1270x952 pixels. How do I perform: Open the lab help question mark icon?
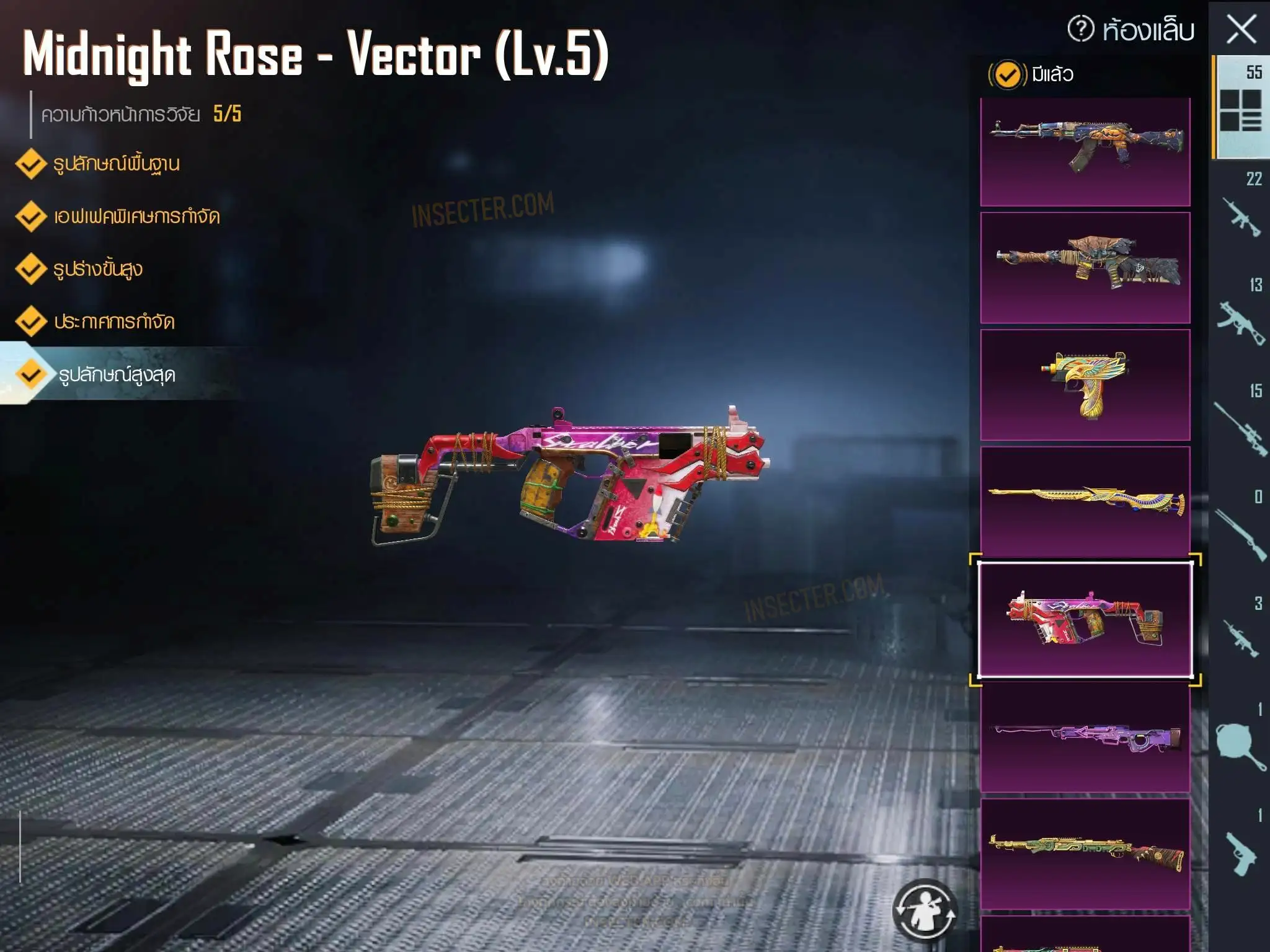coord(1081,29)
